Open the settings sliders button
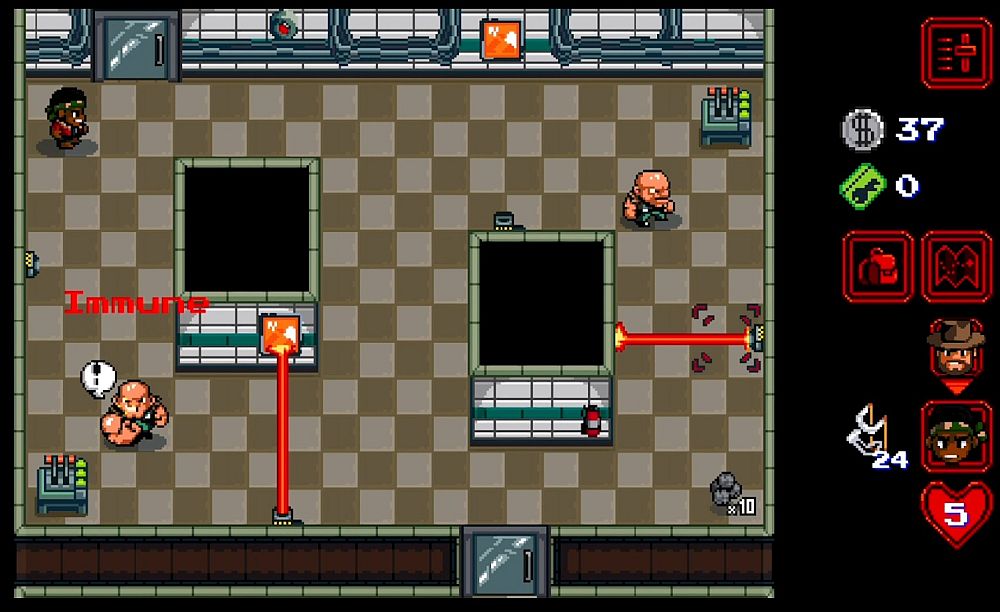Image resolution: width=1000 pixels, height=612 pixels. pos(956,53)
